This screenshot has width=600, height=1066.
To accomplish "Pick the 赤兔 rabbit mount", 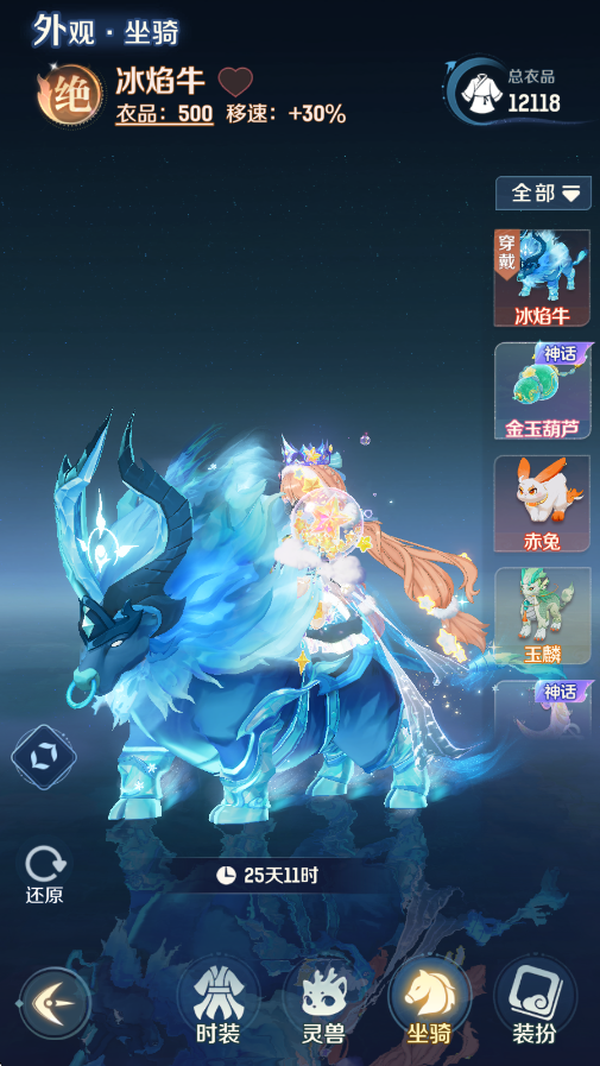I will [542, 503].
